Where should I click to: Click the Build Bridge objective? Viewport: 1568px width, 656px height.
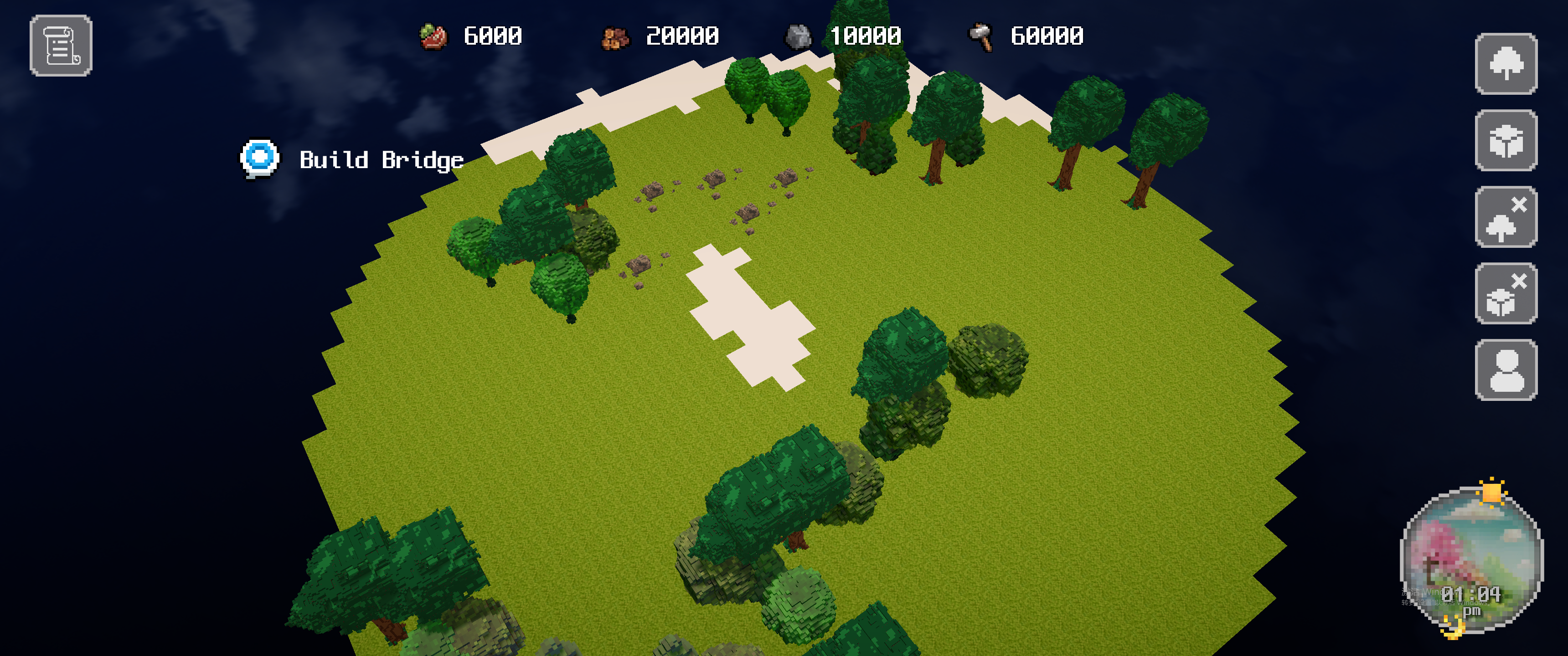point(381,160)
